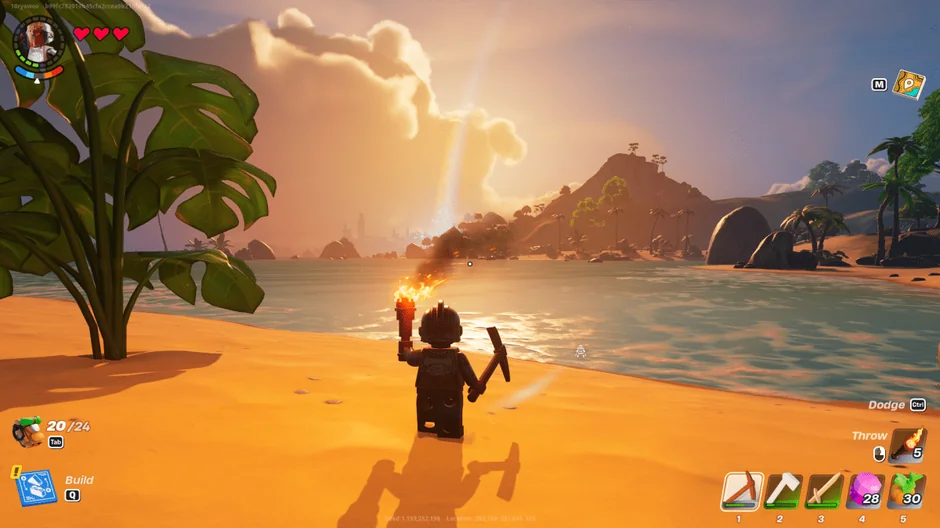The image size is (940, 528).
Task: Open the map icon near the M key
Action: [x=909, y=84]
